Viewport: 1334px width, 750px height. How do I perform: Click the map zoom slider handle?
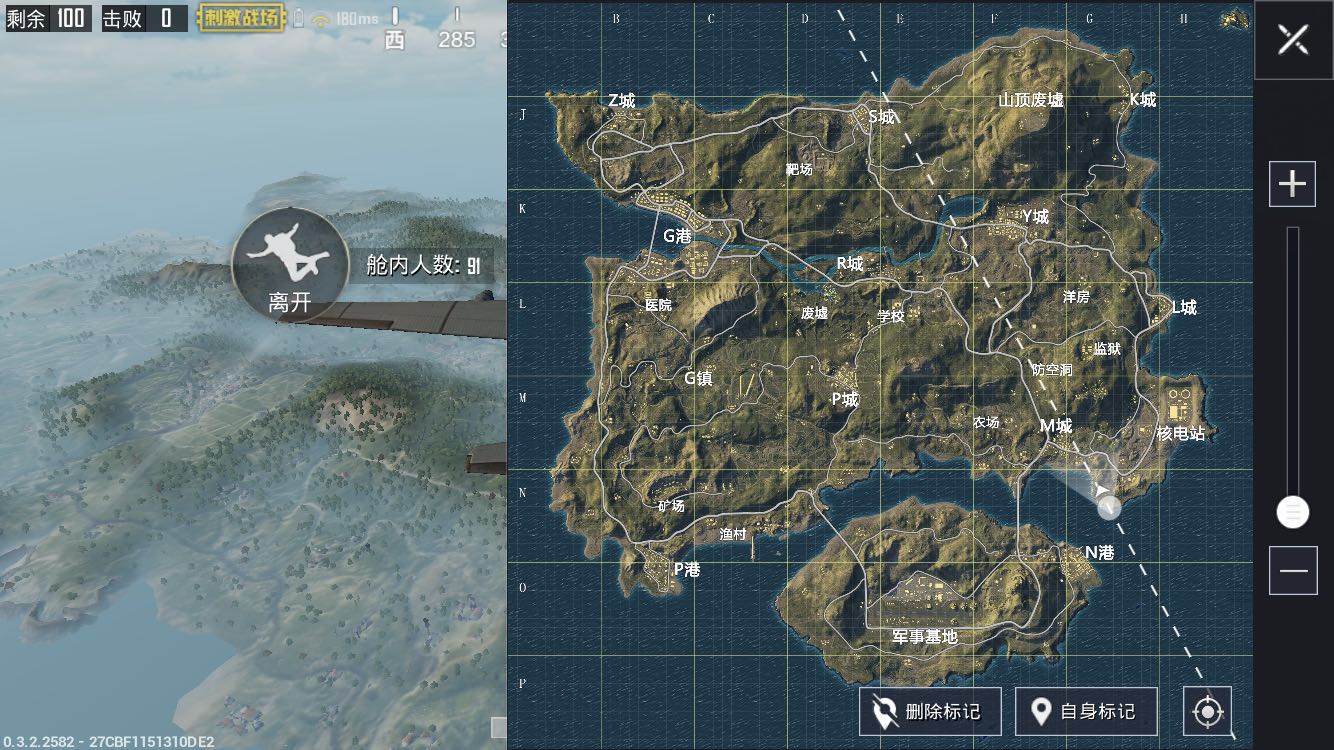click(1293, 512)
